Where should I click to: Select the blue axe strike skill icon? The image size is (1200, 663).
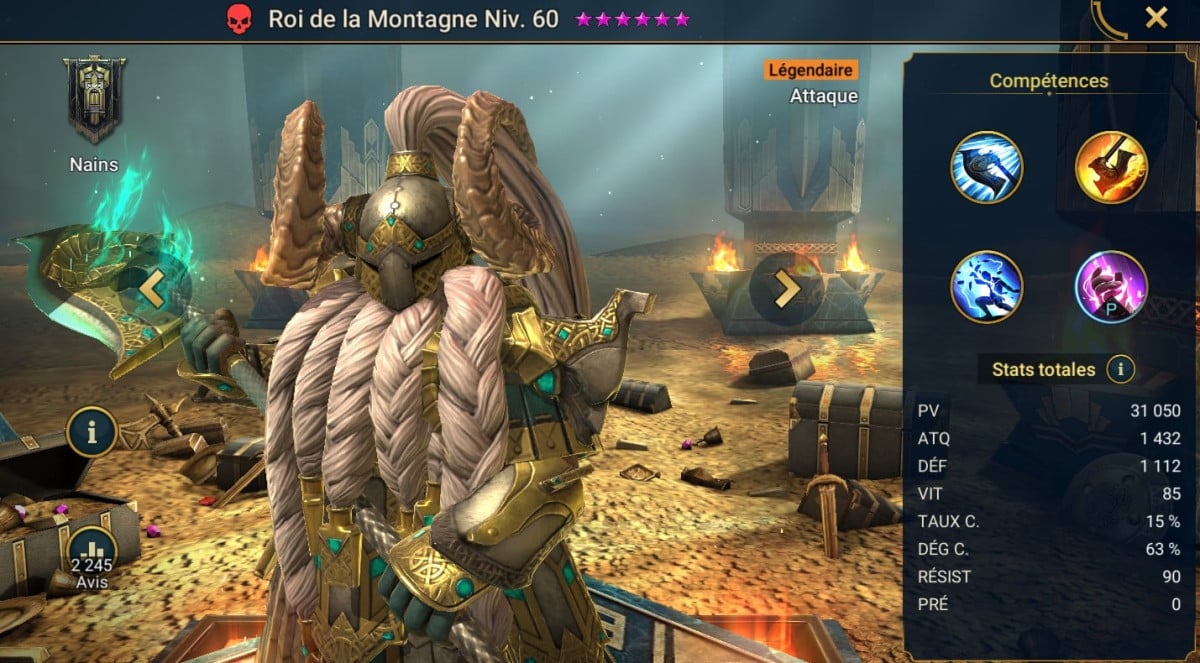coord(986,168)
